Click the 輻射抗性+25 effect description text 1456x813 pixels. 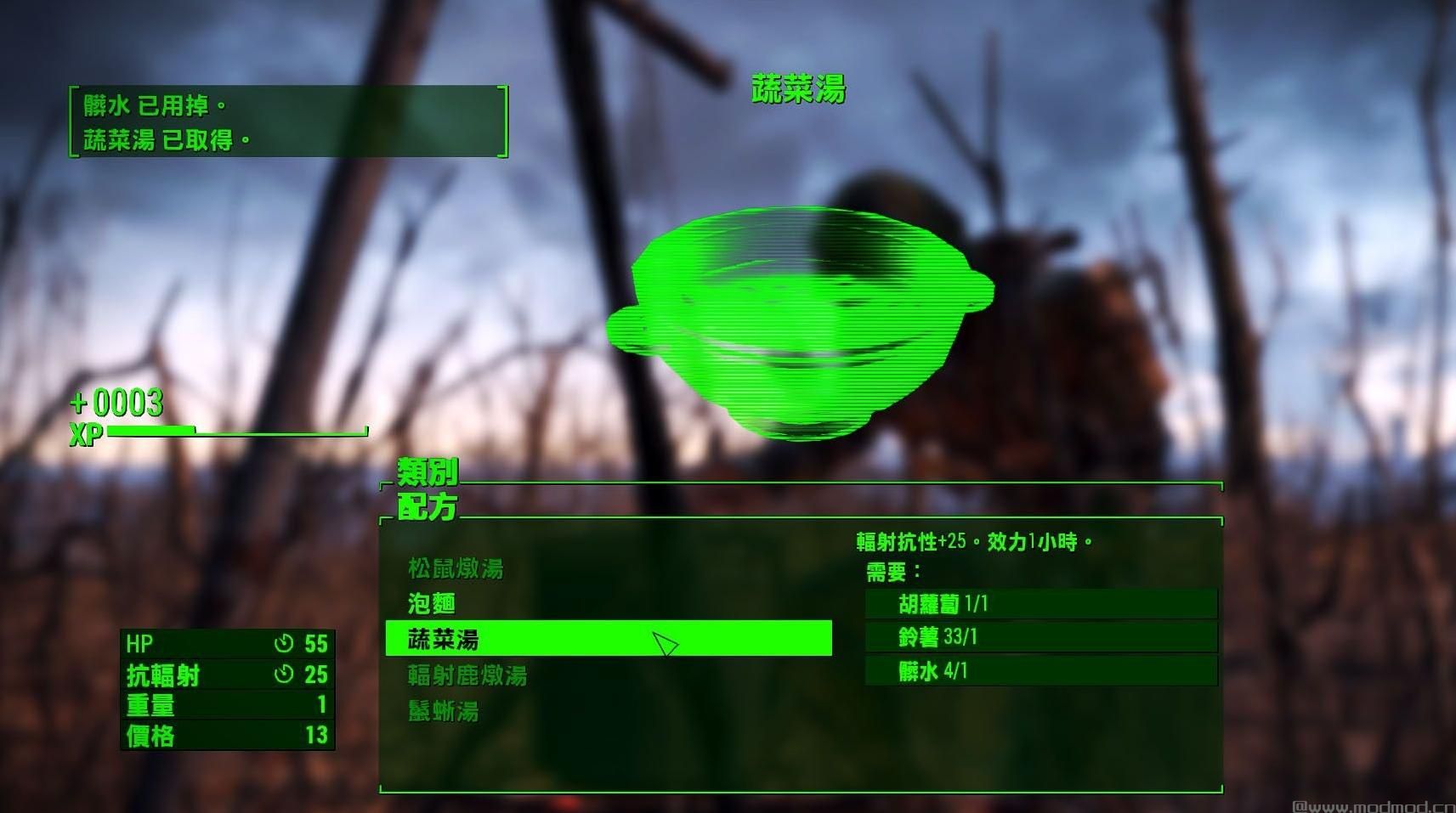point(973,539)
